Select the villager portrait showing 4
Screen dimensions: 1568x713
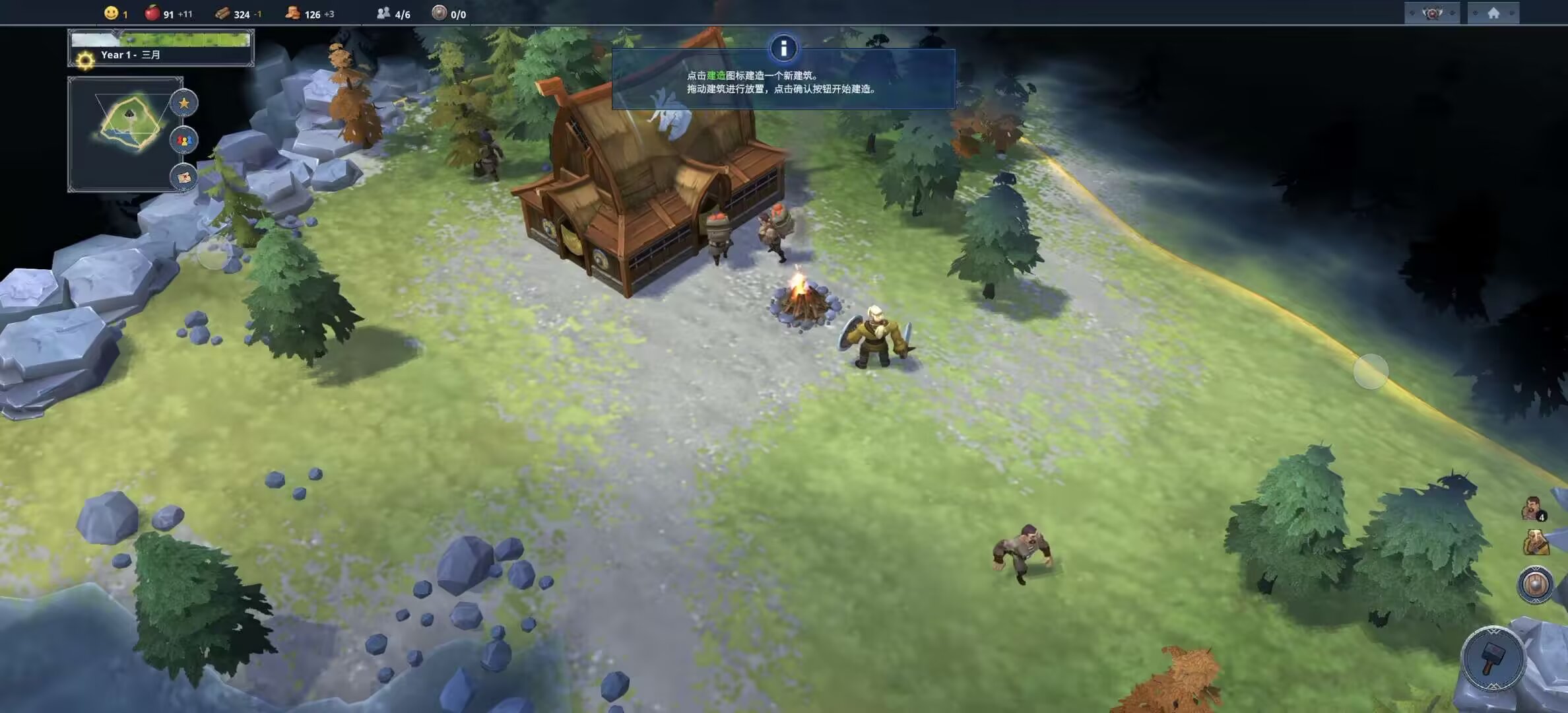(1532, 509)
